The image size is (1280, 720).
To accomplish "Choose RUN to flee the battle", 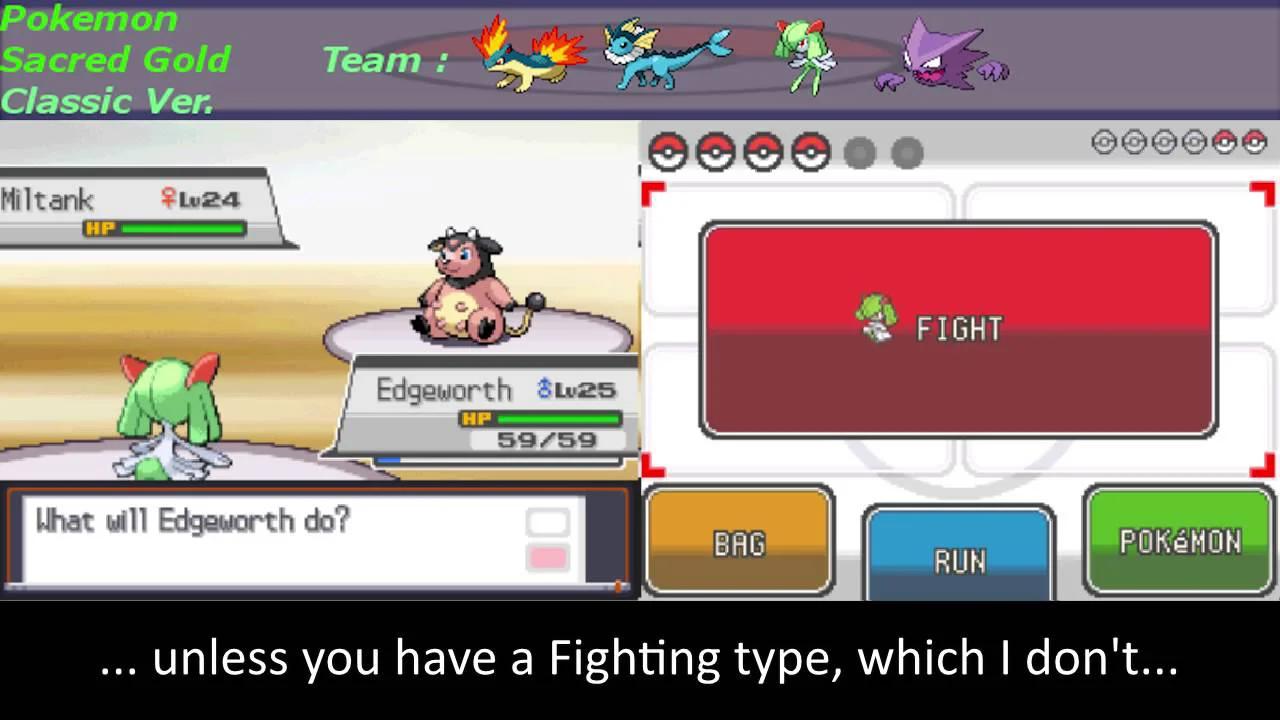I will coord(958,560).
